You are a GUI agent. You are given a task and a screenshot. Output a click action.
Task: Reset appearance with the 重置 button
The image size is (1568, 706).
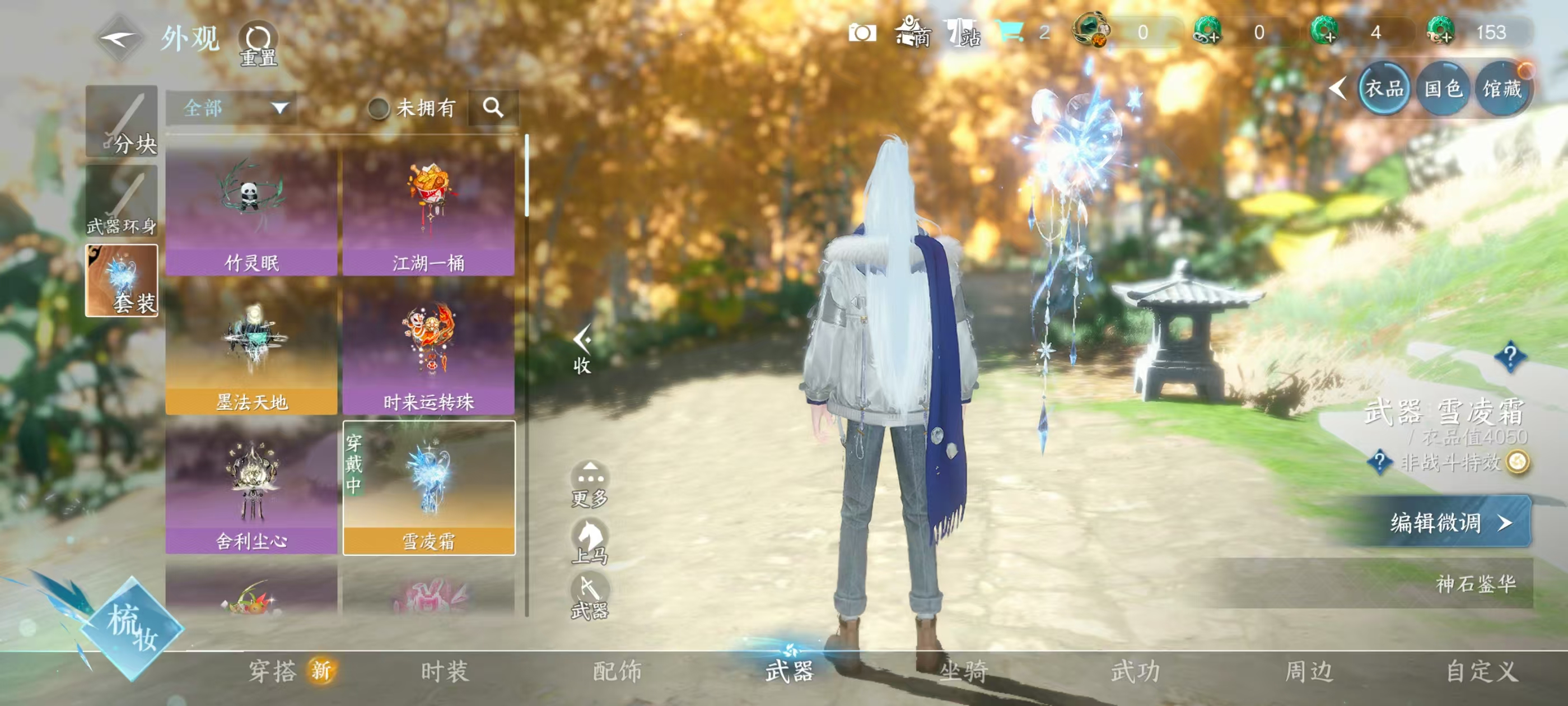(258, 44)
